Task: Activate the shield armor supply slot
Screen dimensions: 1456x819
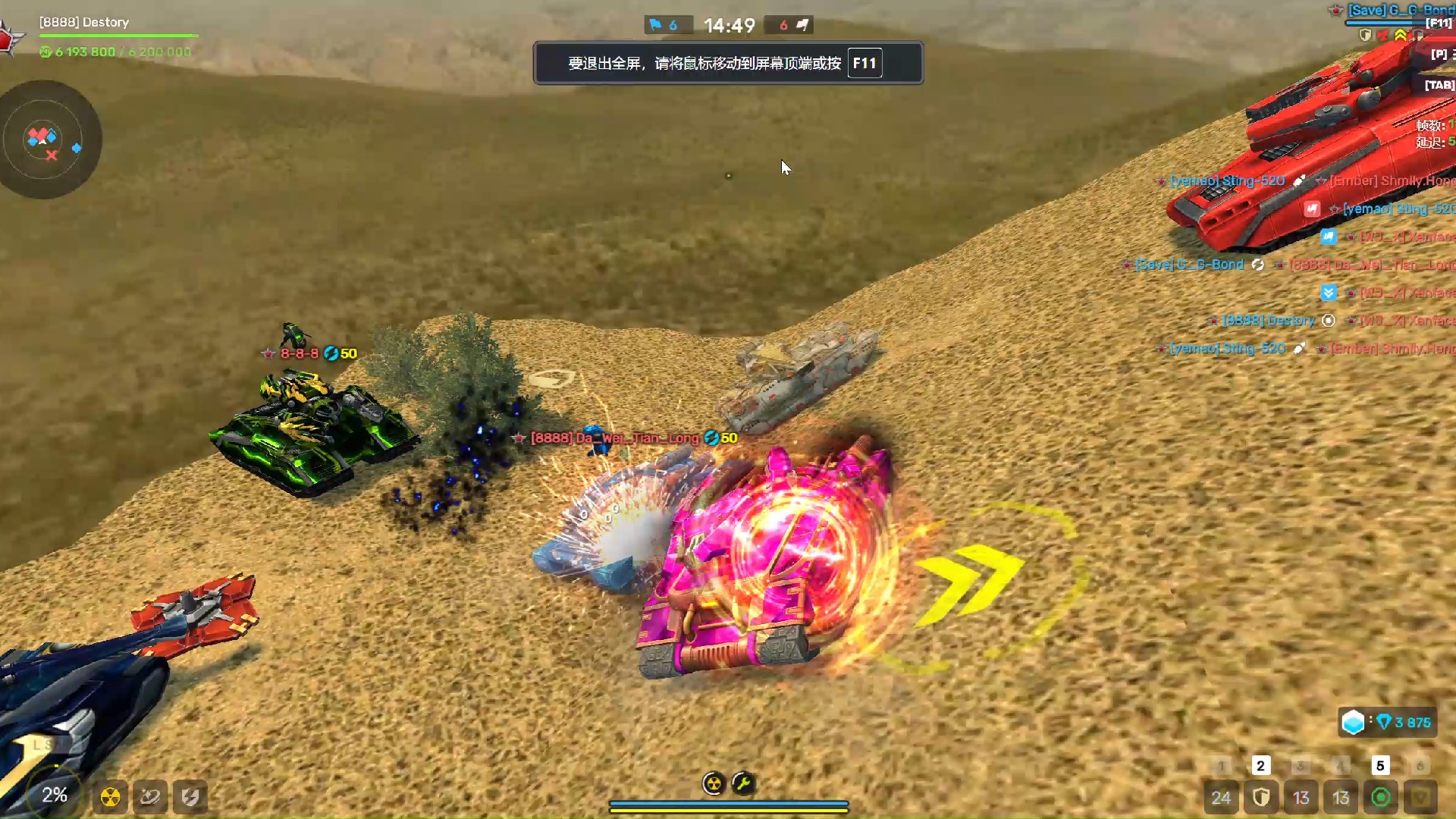Action: (x=1261, y=797)
